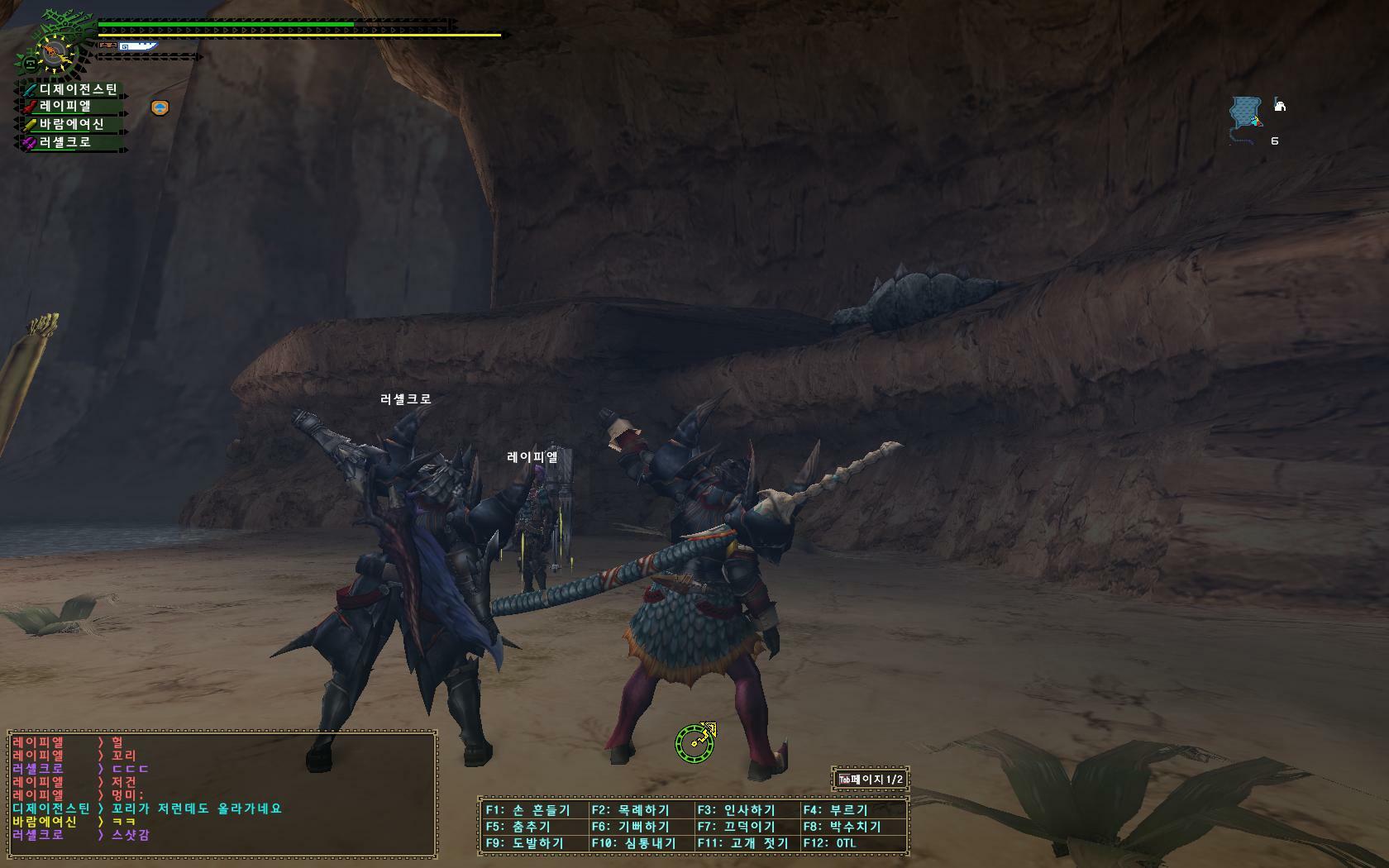Select party member 바람에여신 in the party list

click(73, 125)
